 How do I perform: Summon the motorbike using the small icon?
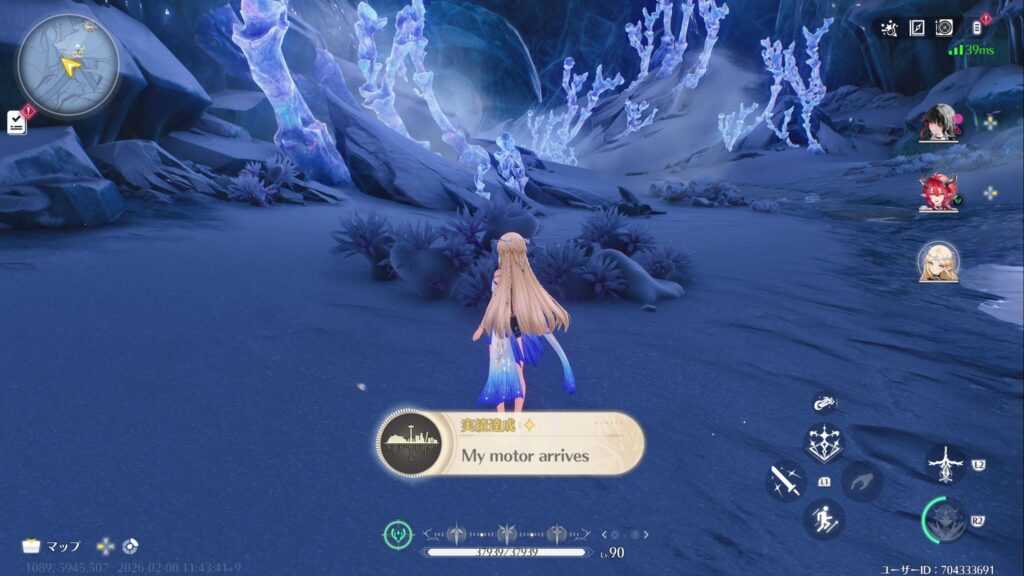824,403
